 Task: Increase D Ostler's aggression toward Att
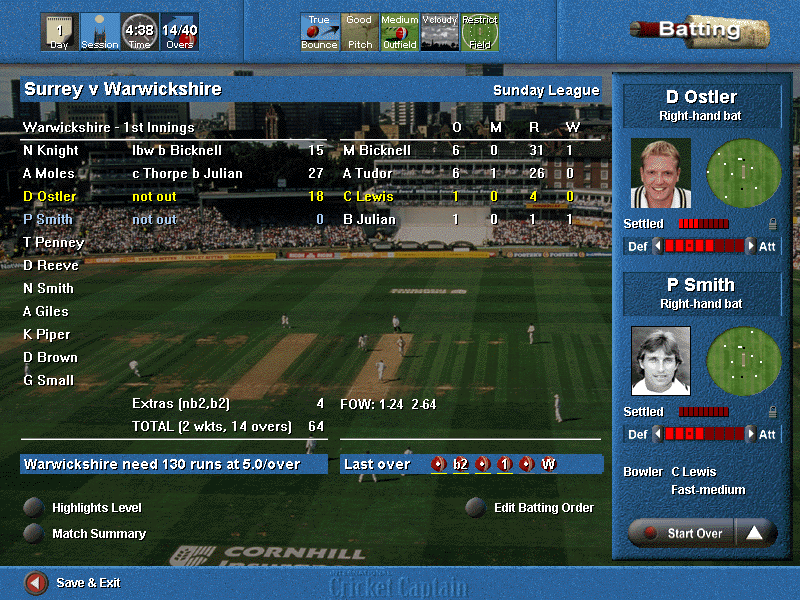tap(751, 246)
